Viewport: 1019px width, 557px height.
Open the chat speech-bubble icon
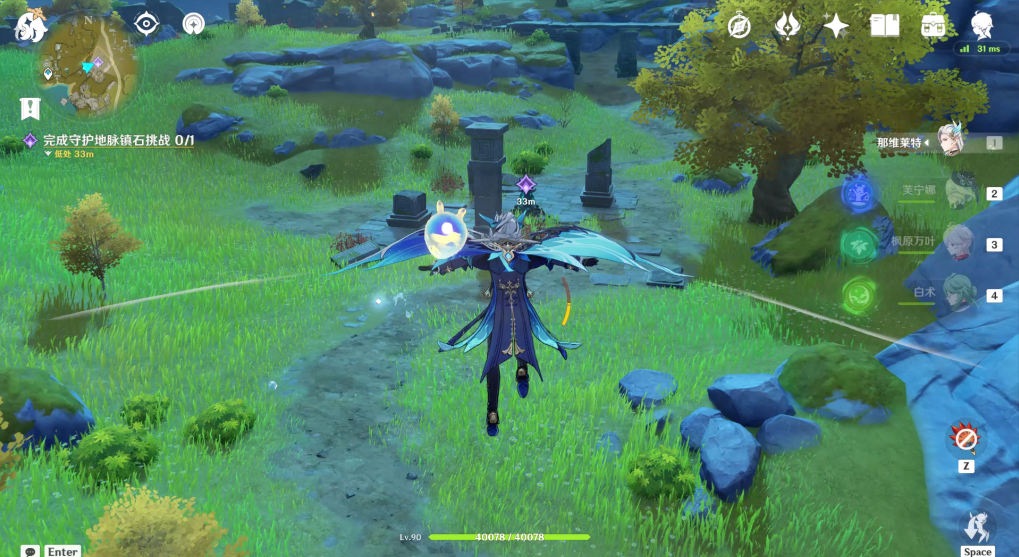pos(31,551)
